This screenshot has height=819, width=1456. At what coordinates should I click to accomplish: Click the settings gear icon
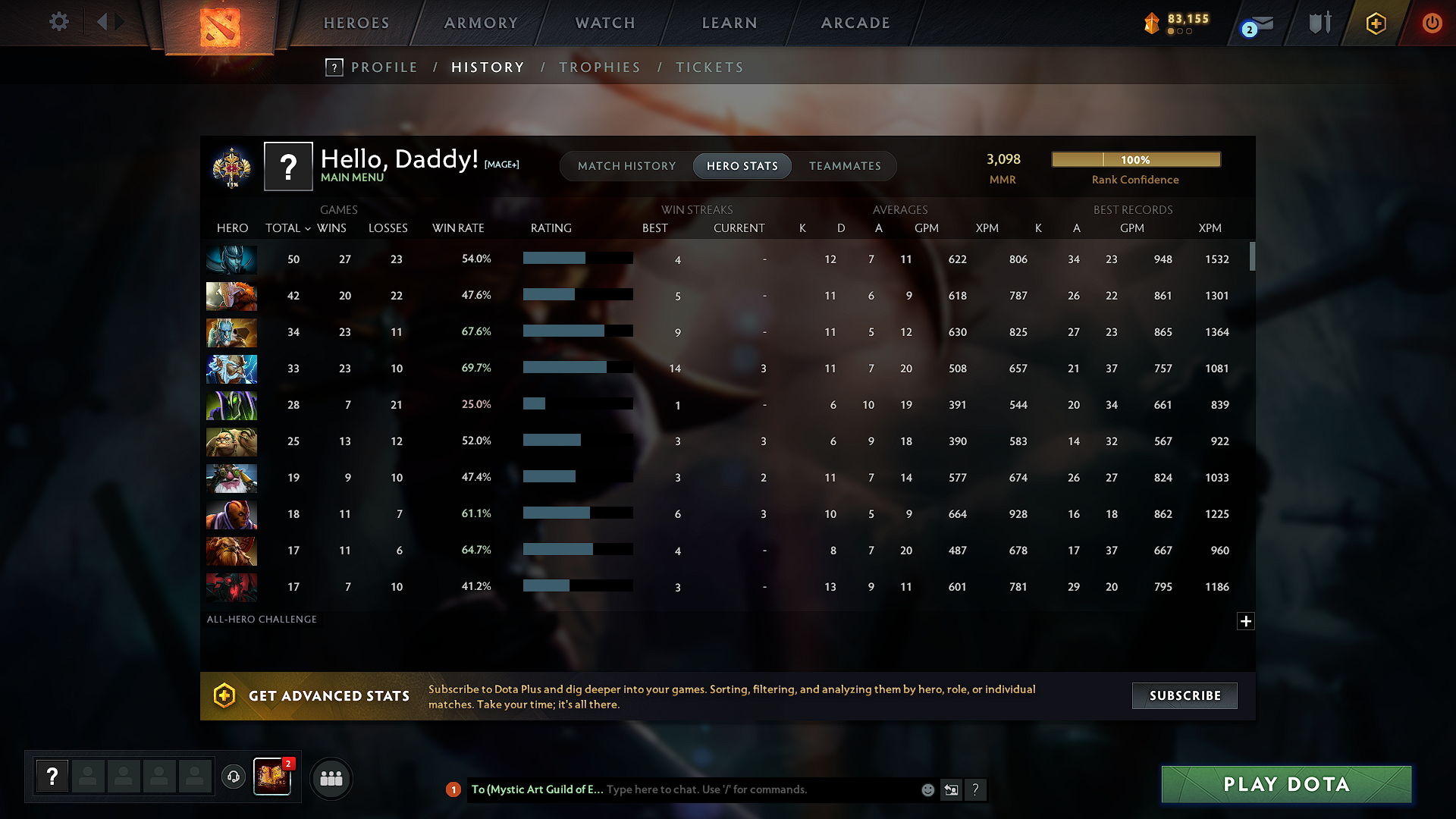tap(58, 22)
